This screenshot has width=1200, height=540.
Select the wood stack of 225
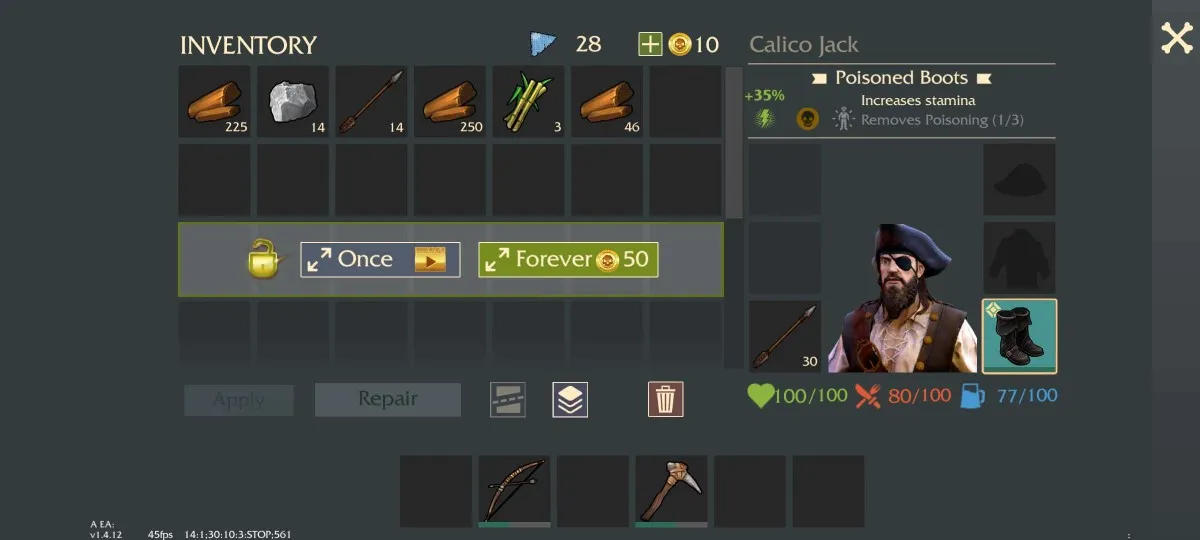[215, 101]
